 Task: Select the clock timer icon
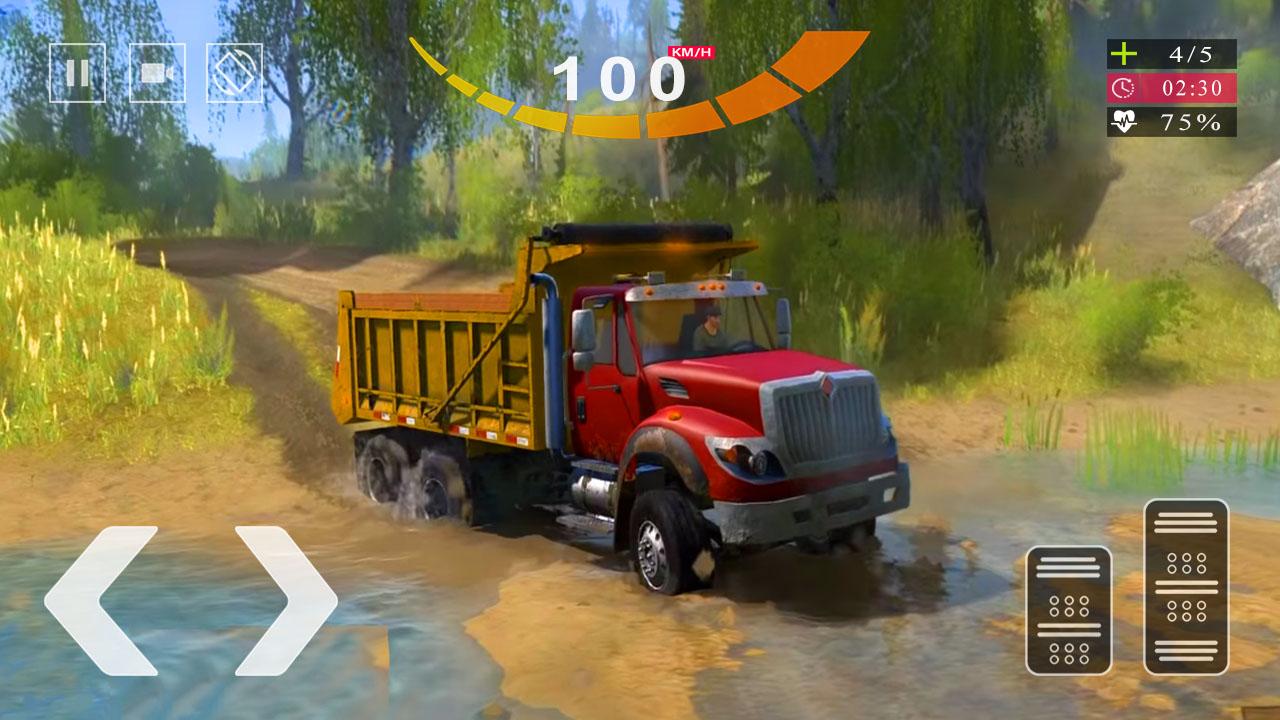tap(1124, 89)
